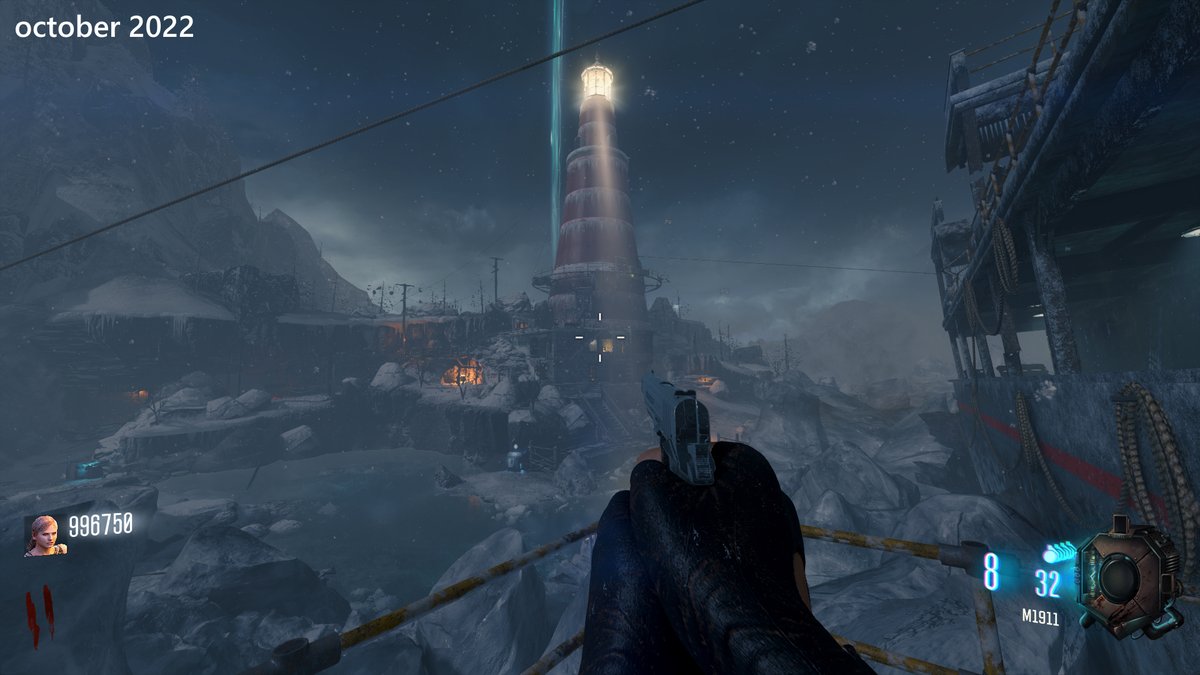Click the glowing blue grenades icon
This screenshot has height=675, width=1200.
click(x=1058, y=552)
